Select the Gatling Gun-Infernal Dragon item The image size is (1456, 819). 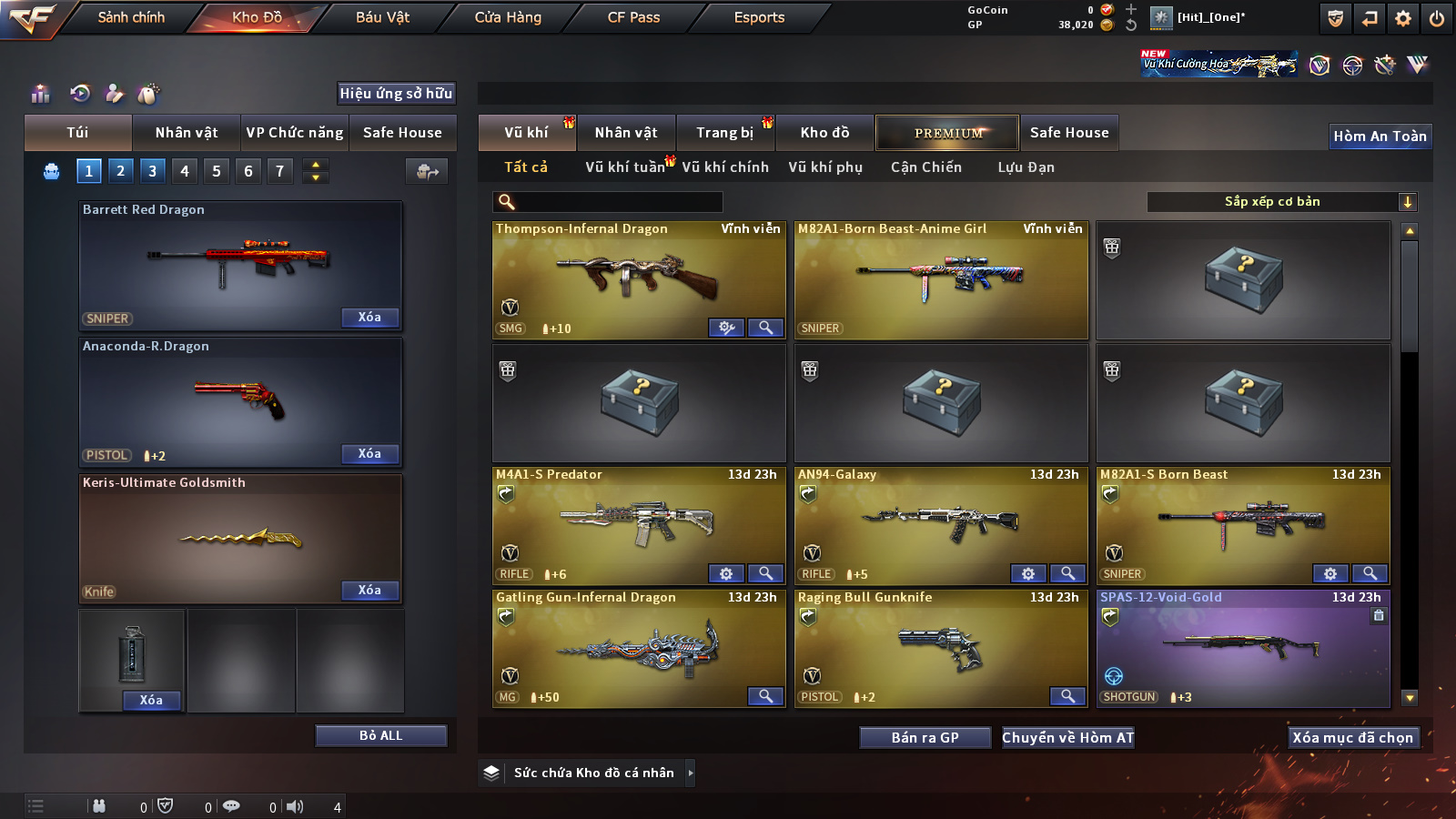click(637, 648)
